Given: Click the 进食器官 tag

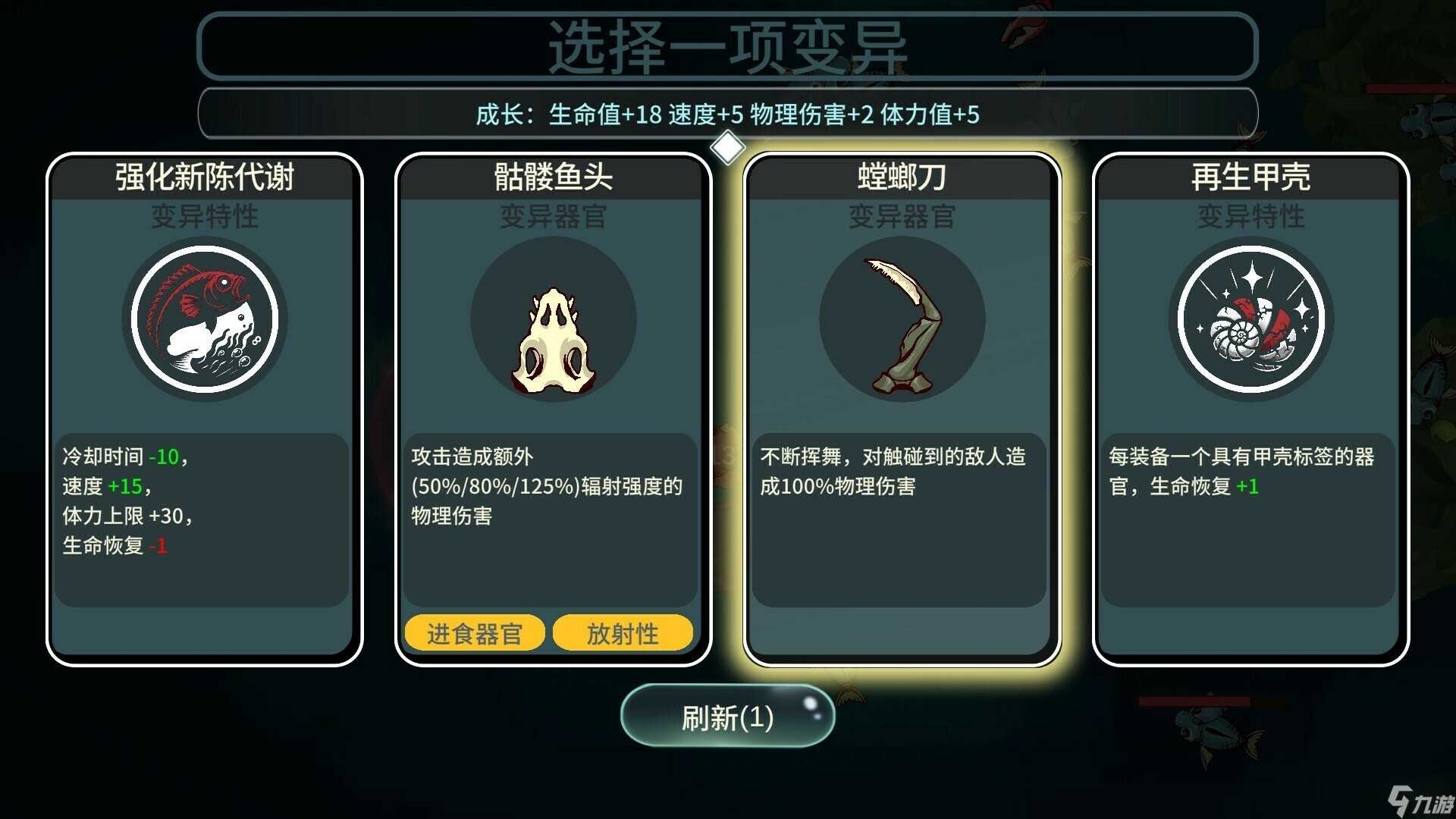Looking at the screenshot, I should coord(473,632).
